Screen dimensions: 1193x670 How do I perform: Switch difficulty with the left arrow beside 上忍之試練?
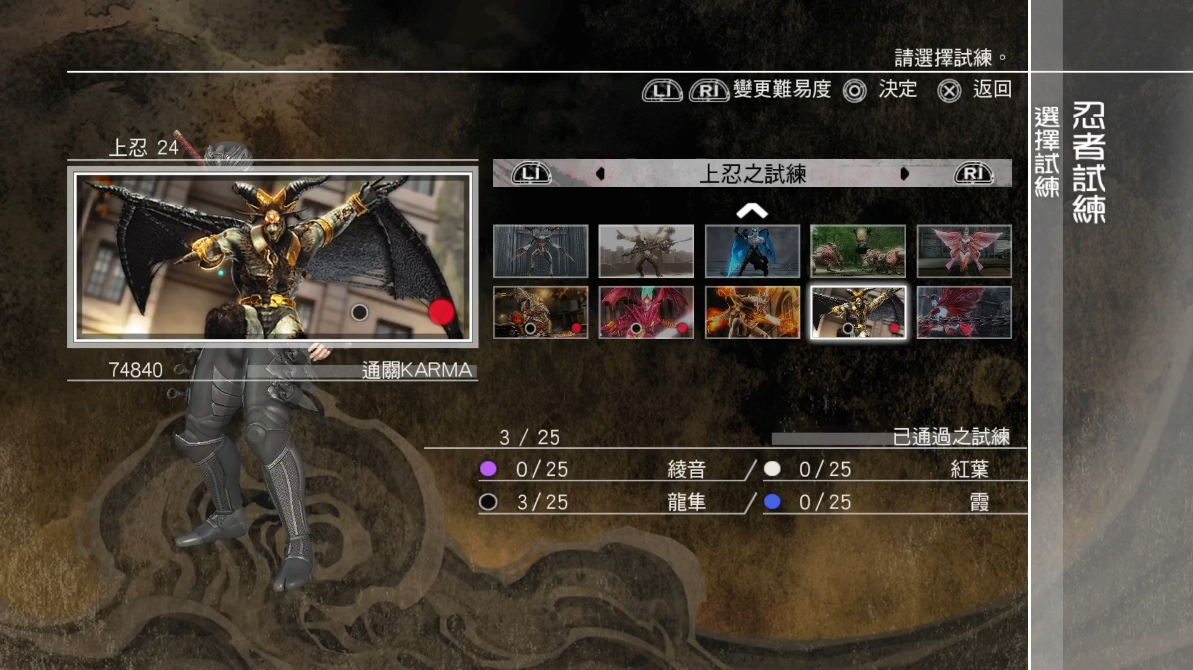pyautogui.click(x=600, y=174)
